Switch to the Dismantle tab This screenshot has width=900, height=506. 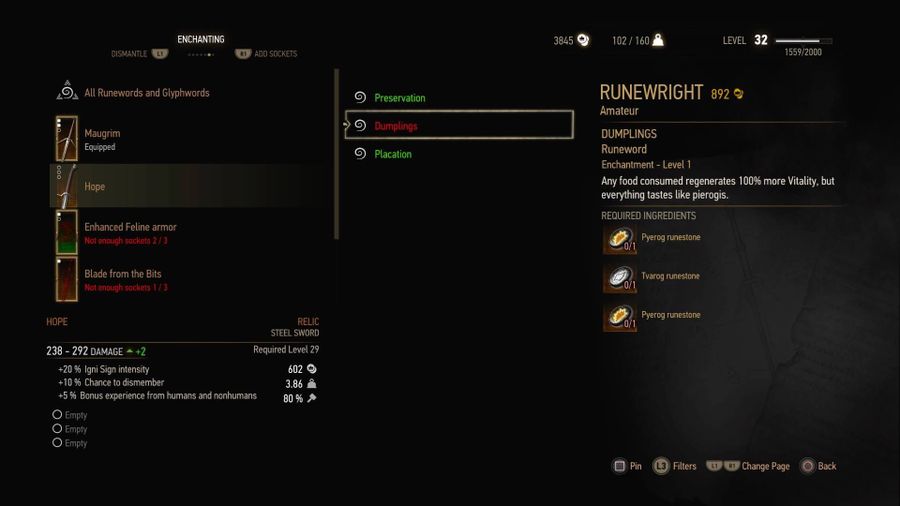pos(130,54)
